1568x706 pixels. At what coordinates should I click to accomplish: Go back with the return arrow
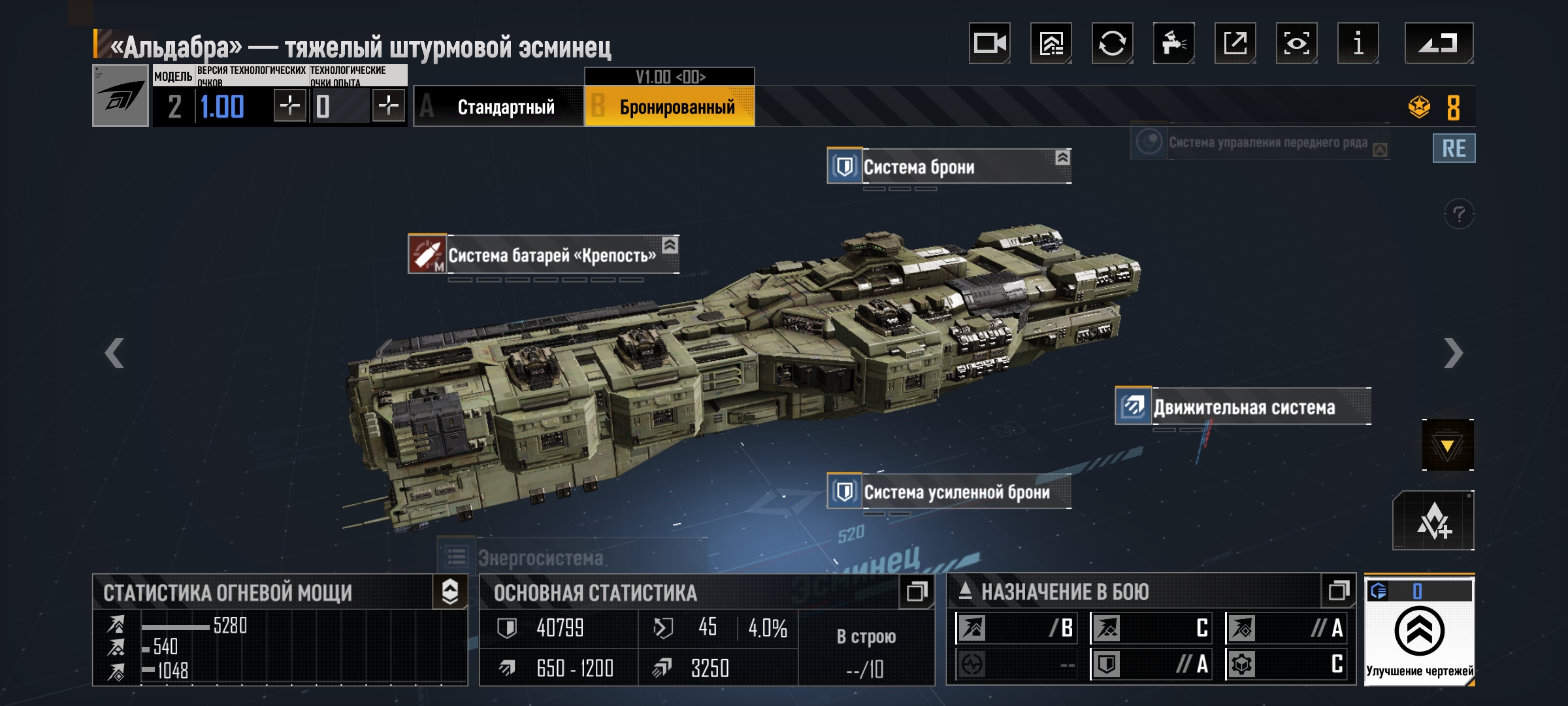pyautogui.click(x=1439, y=43)
